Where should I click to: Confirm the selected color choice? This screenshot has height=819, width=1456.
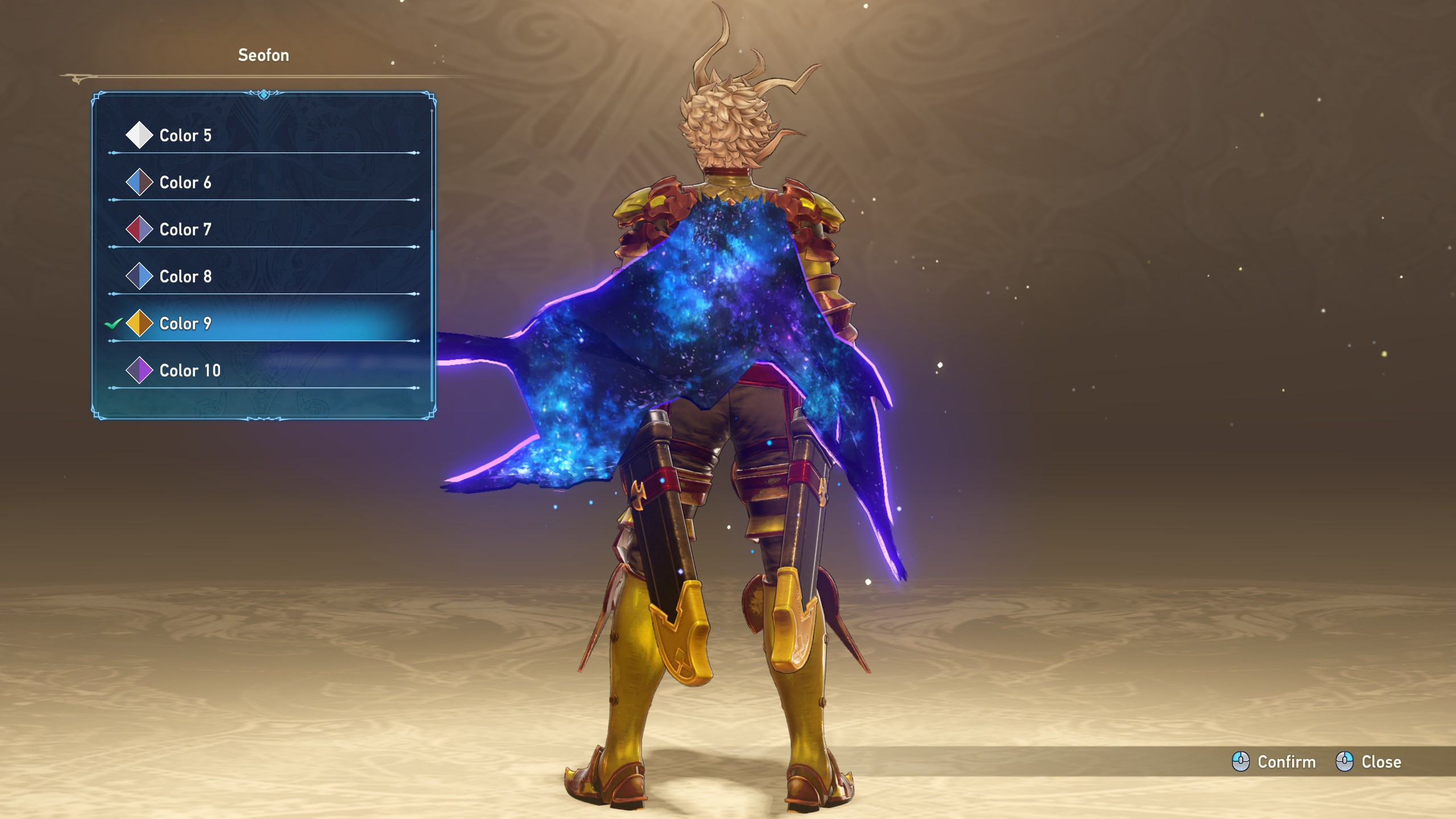pos(1274,762)
